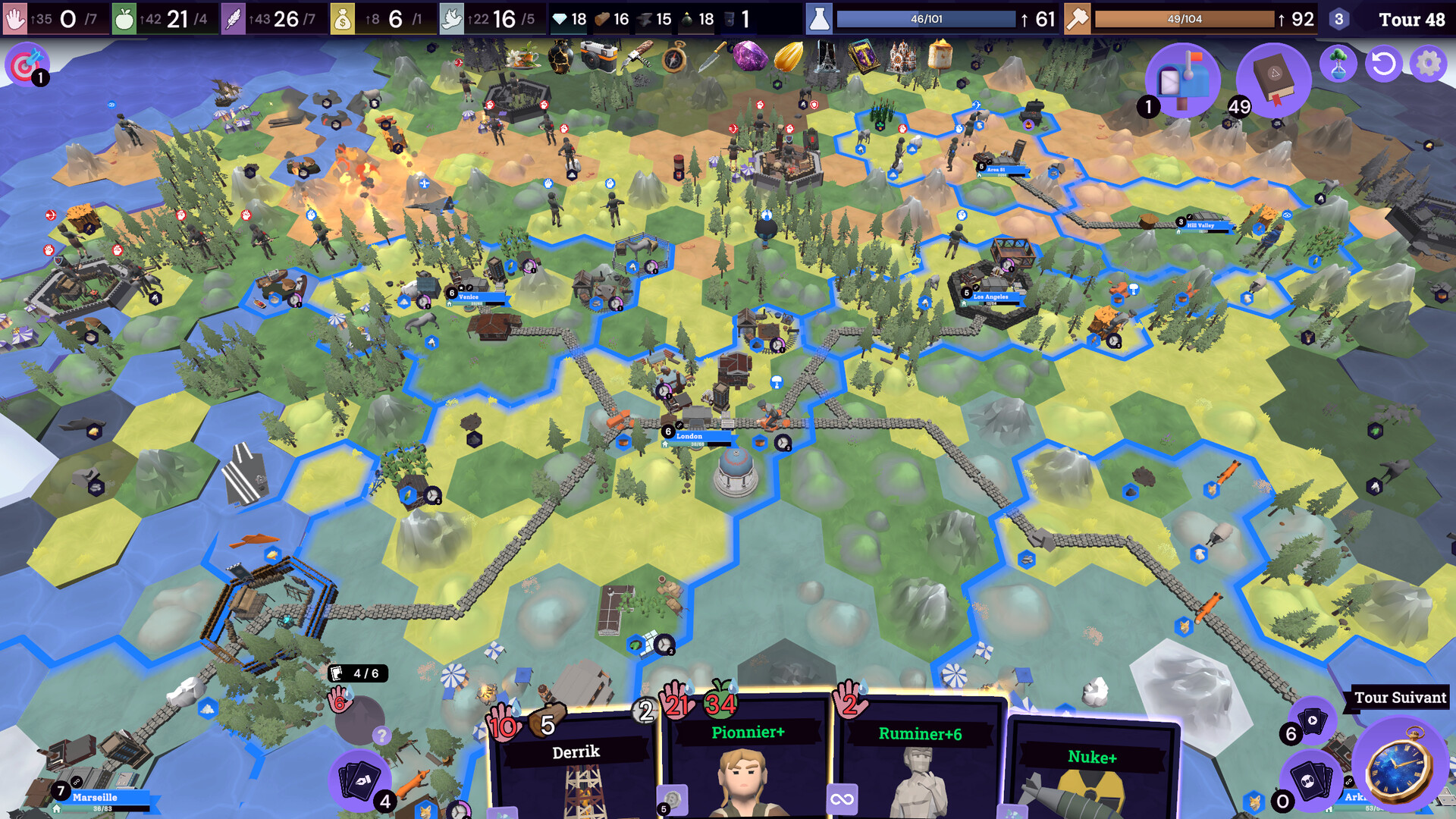Open the draw pile showing 6 cards
The image size is (1456, 819).
(1313, 720)
